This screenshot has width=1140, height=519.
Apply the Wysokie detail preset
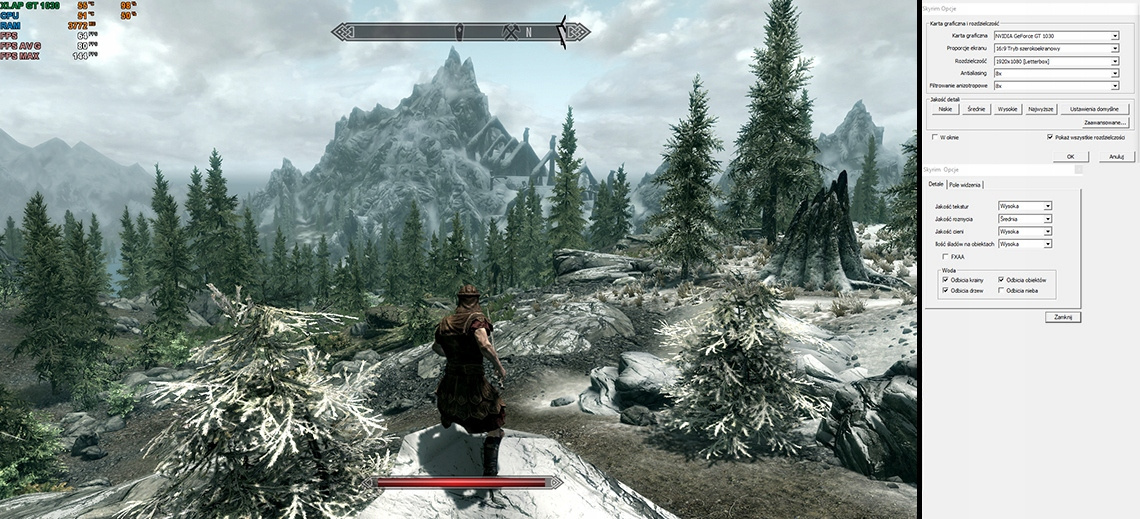click(x=1007, y=109)
